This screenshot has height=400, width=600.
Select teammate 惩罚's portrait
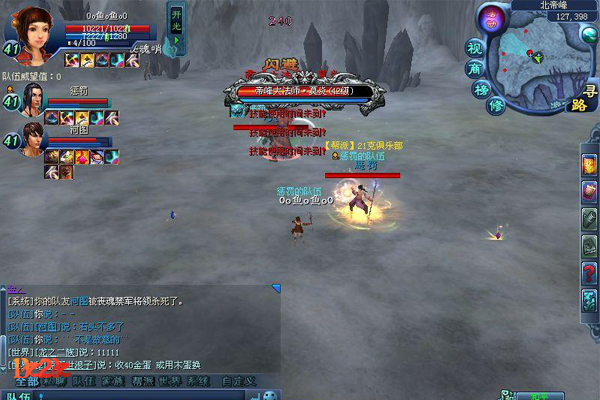(x=34, y=100)
